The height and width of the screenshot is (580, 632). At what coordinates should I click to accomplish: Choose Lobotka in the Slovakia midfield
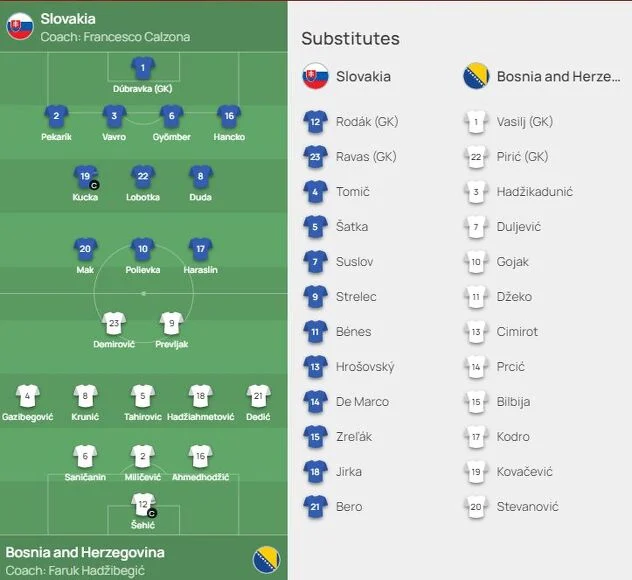tap(143, 177)
